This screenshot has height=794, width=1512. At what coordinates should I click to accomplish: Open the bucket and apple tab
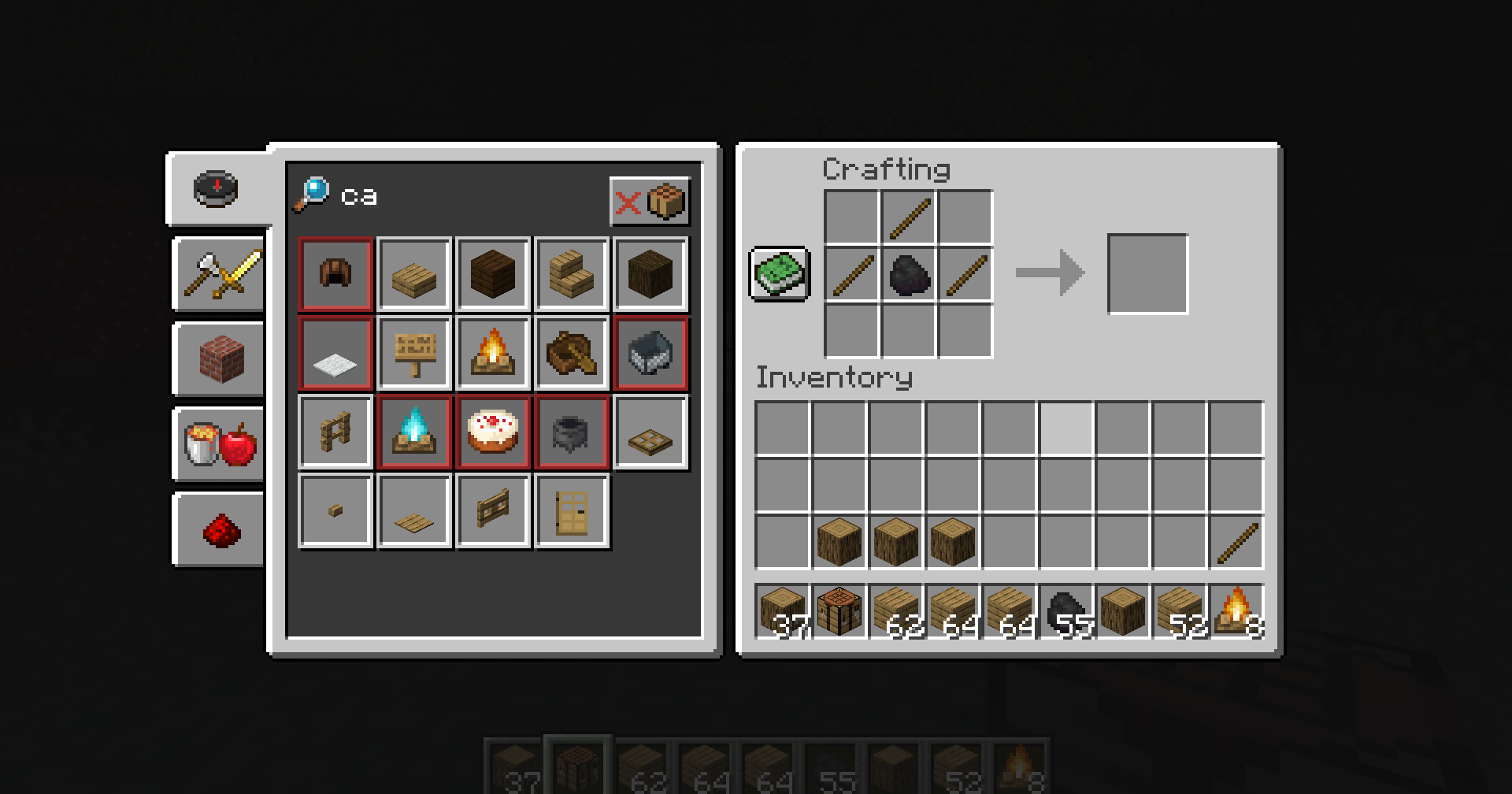coord(220,444)
